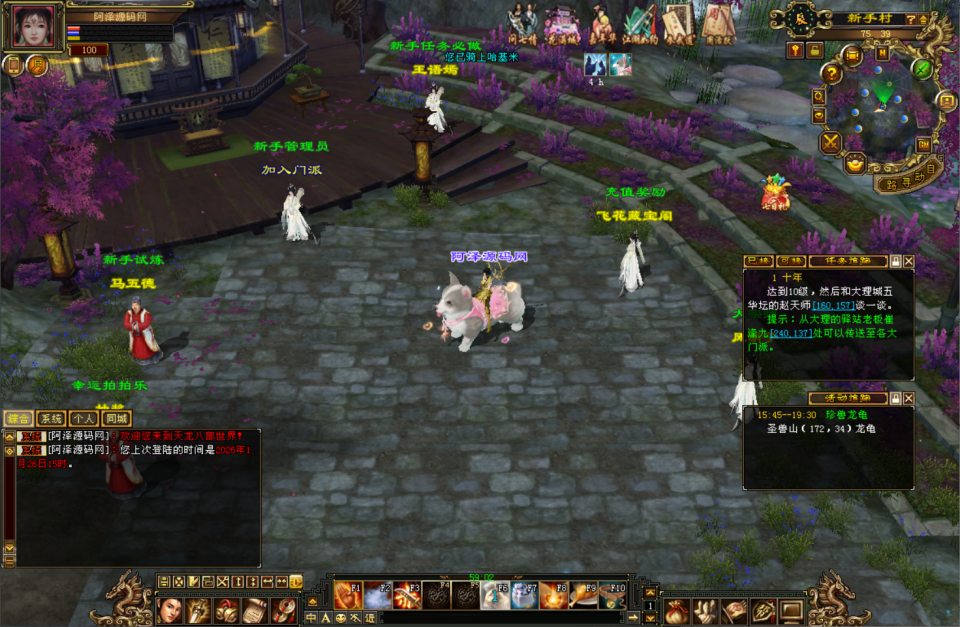The image size is (960, 627).
Task: Switch to the 系统 chat tab
Action: [x=51, y=418]
